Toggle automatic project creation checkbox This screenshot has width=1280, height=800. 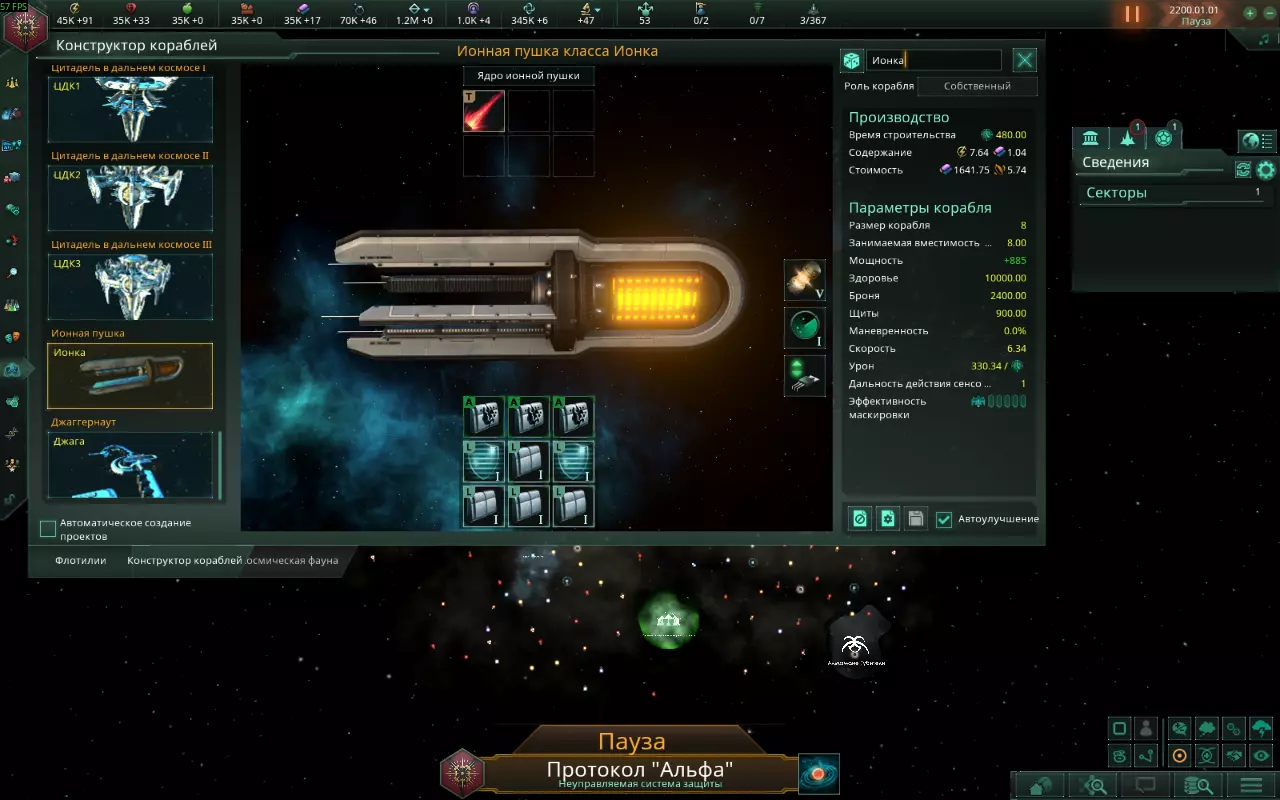coord(47,528)
